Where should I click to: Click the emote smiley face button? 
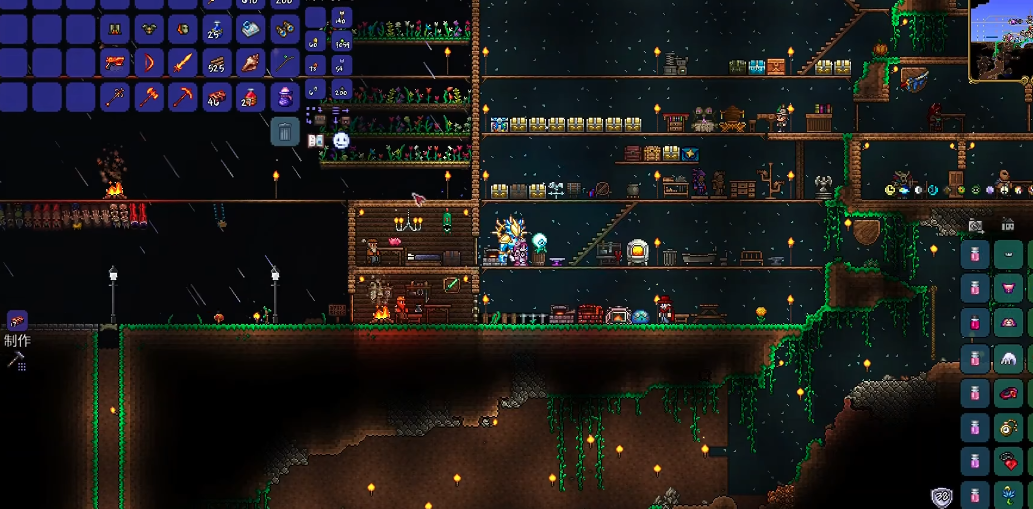point(341,140)
